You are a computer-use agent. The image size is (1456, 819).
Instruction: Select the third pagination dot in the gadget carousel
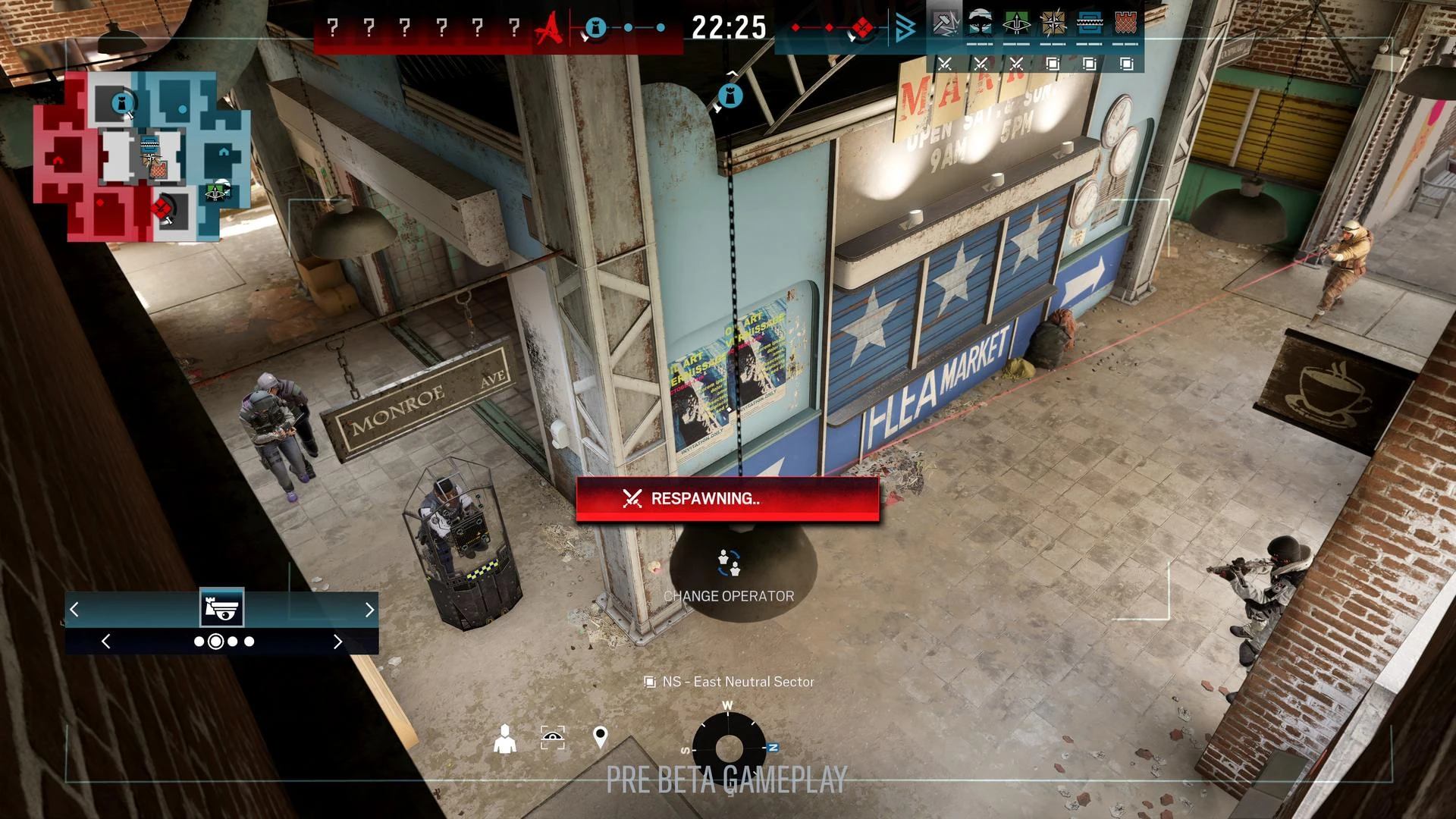[x=233, y=642]
